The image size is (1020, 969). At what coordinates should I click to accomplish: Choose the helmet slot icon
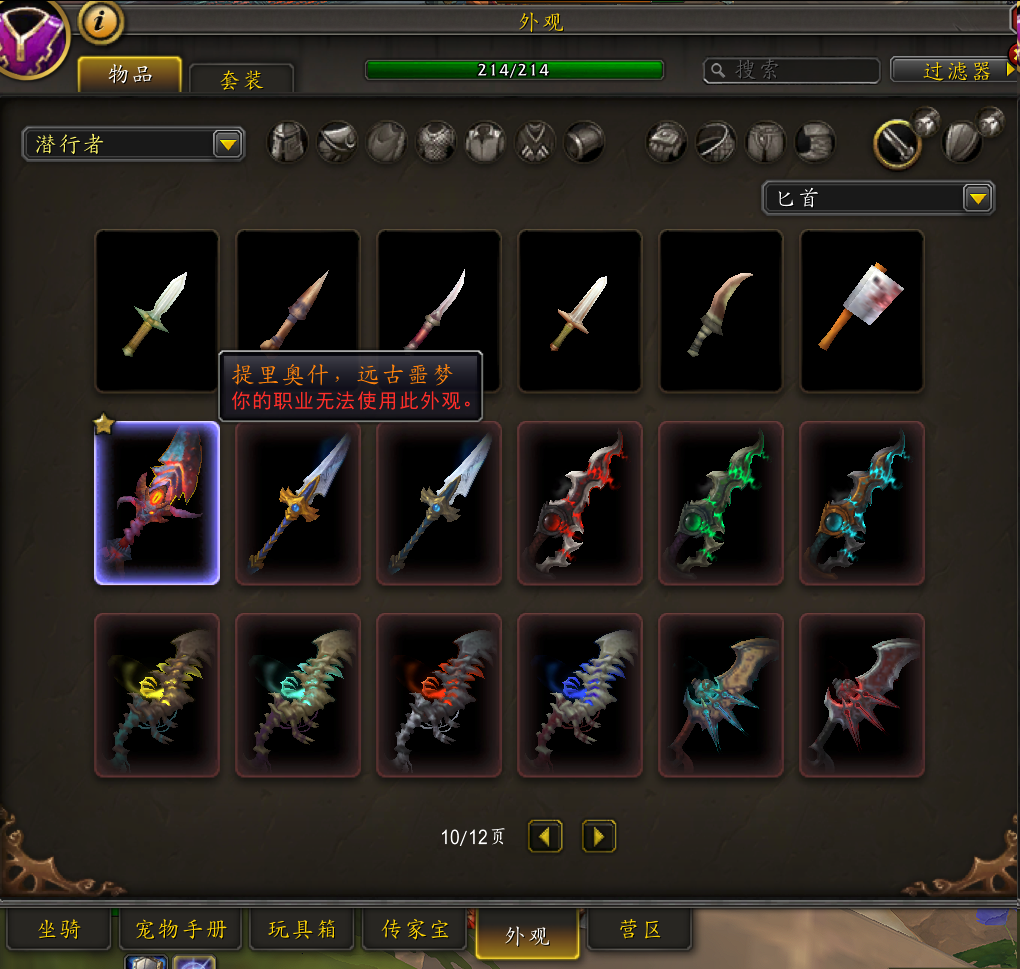pyautogui.click(x=288, y=142)
